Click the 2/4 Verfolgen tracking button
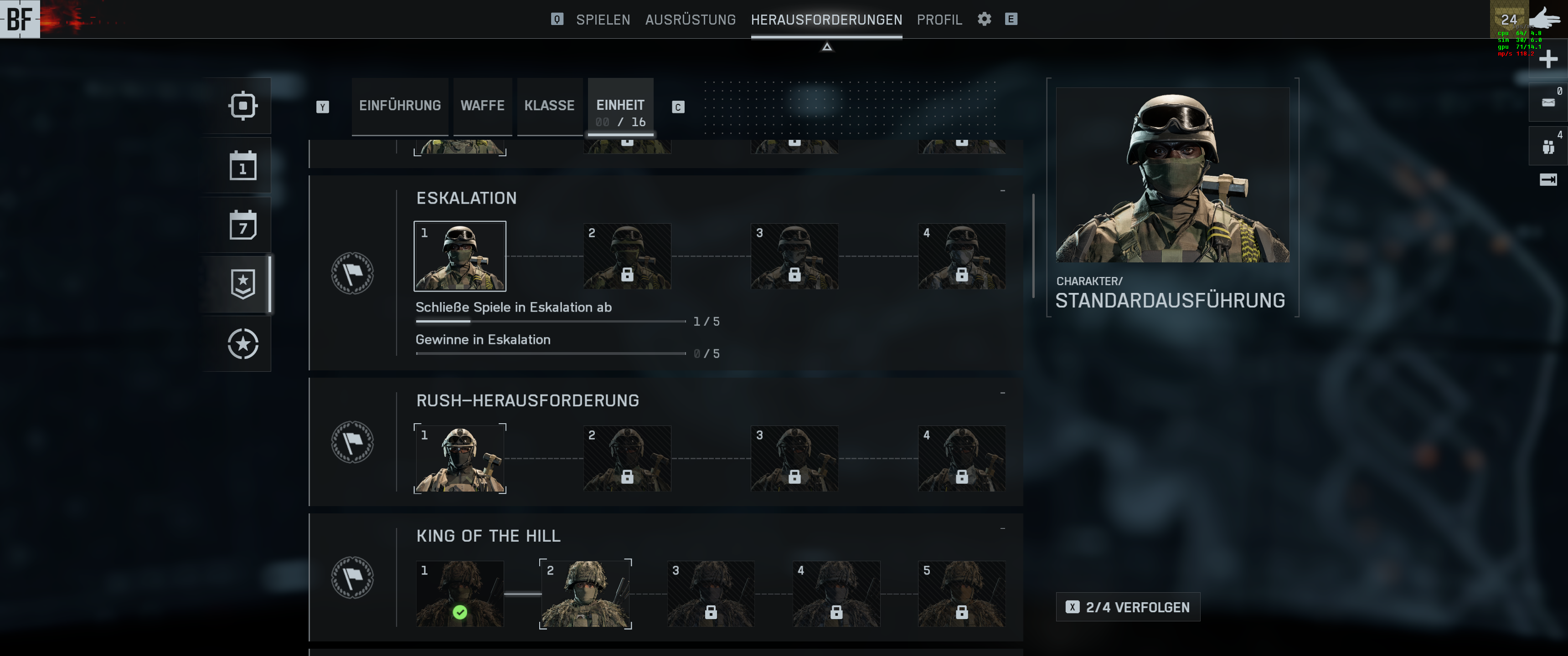The width and height of the screenshot is (1568, 656). point(1127,607)
